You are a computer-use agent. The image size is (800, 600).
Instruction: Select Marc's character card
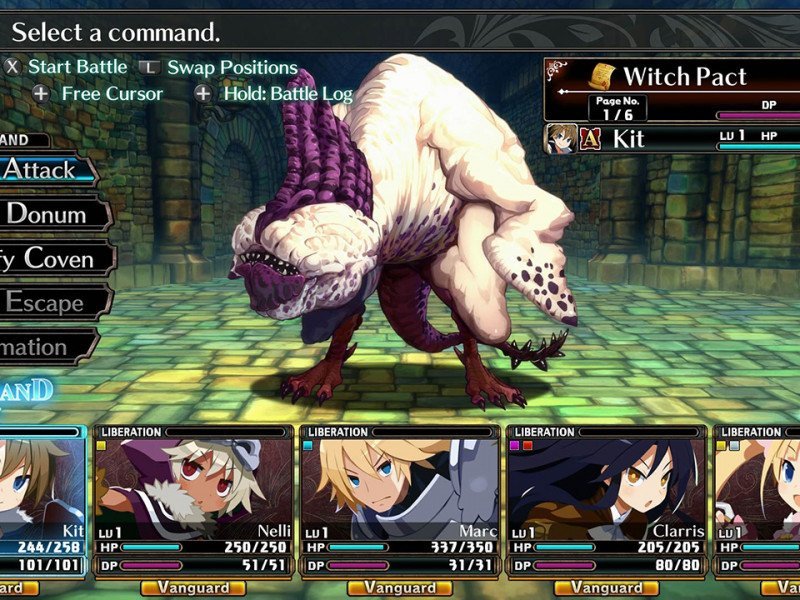pyautogui.click(x=399, y=484)
